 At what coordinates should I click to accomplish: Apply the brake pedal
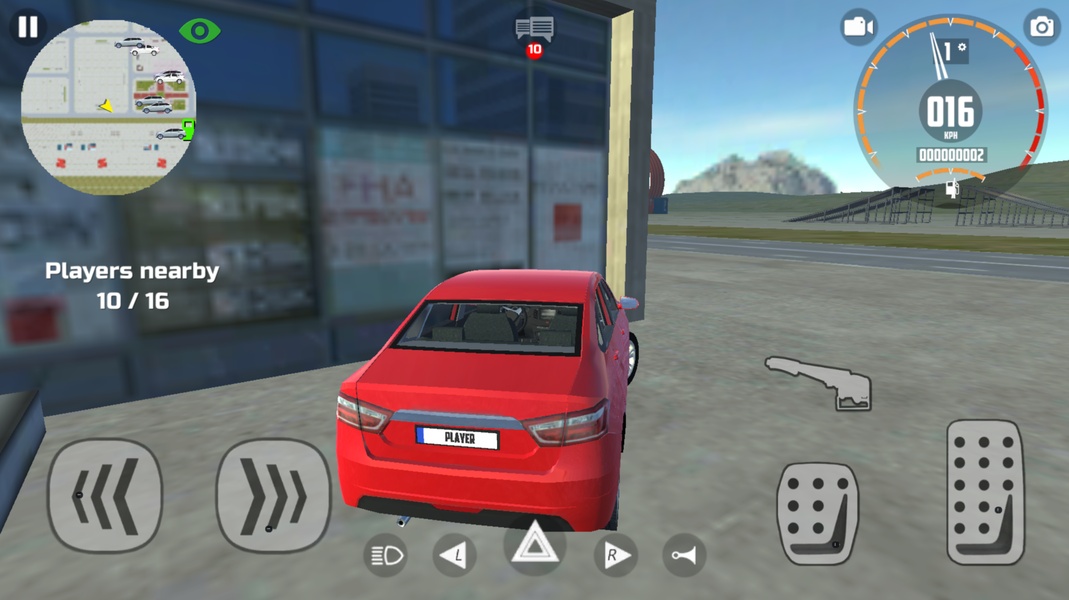[818, 513]
